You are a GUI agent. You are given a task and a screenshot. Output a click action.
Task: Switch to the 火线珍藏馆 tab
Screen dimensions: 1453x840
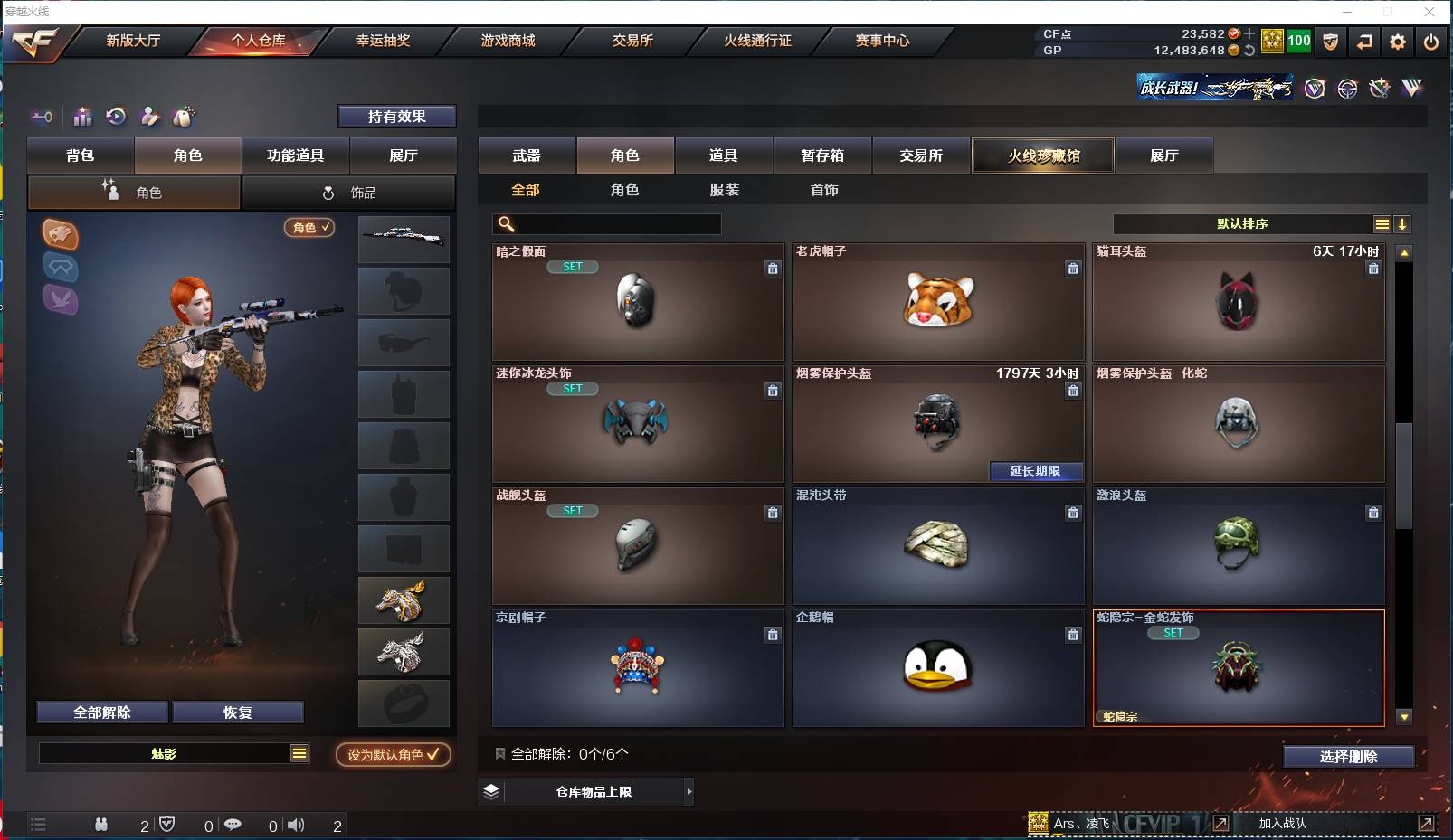pyautogui.click(x=1042, y=155)
